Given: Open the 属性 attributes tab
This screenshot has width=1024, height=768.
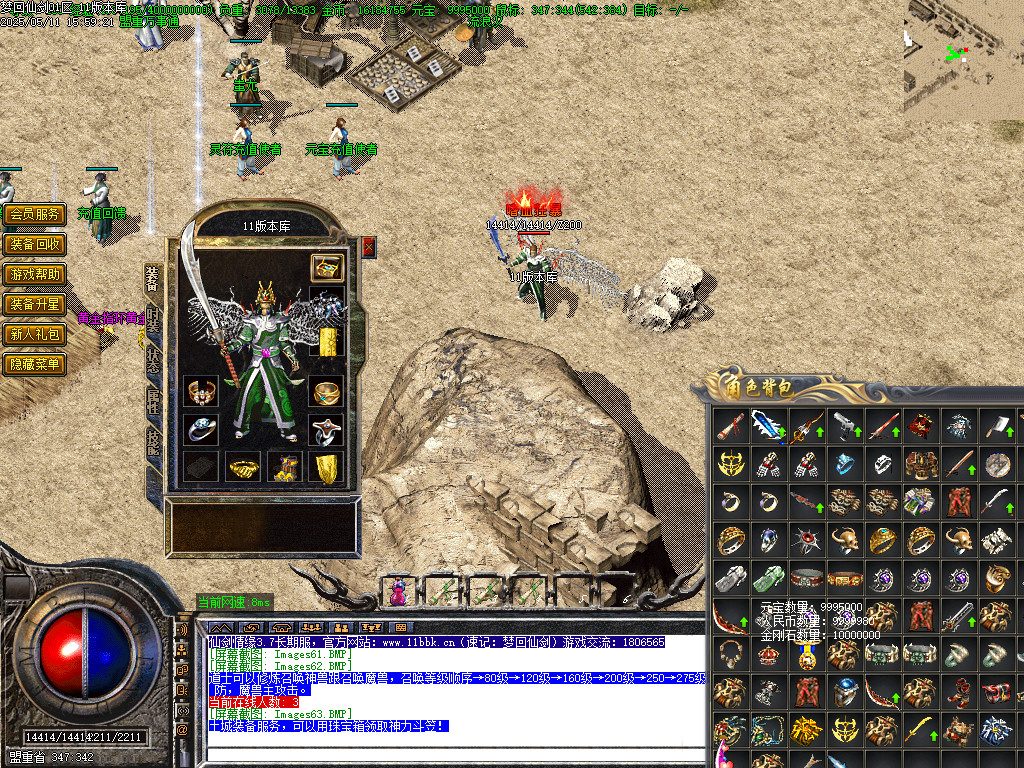Looking at the screenshot, I should click(x=153, y=400).
